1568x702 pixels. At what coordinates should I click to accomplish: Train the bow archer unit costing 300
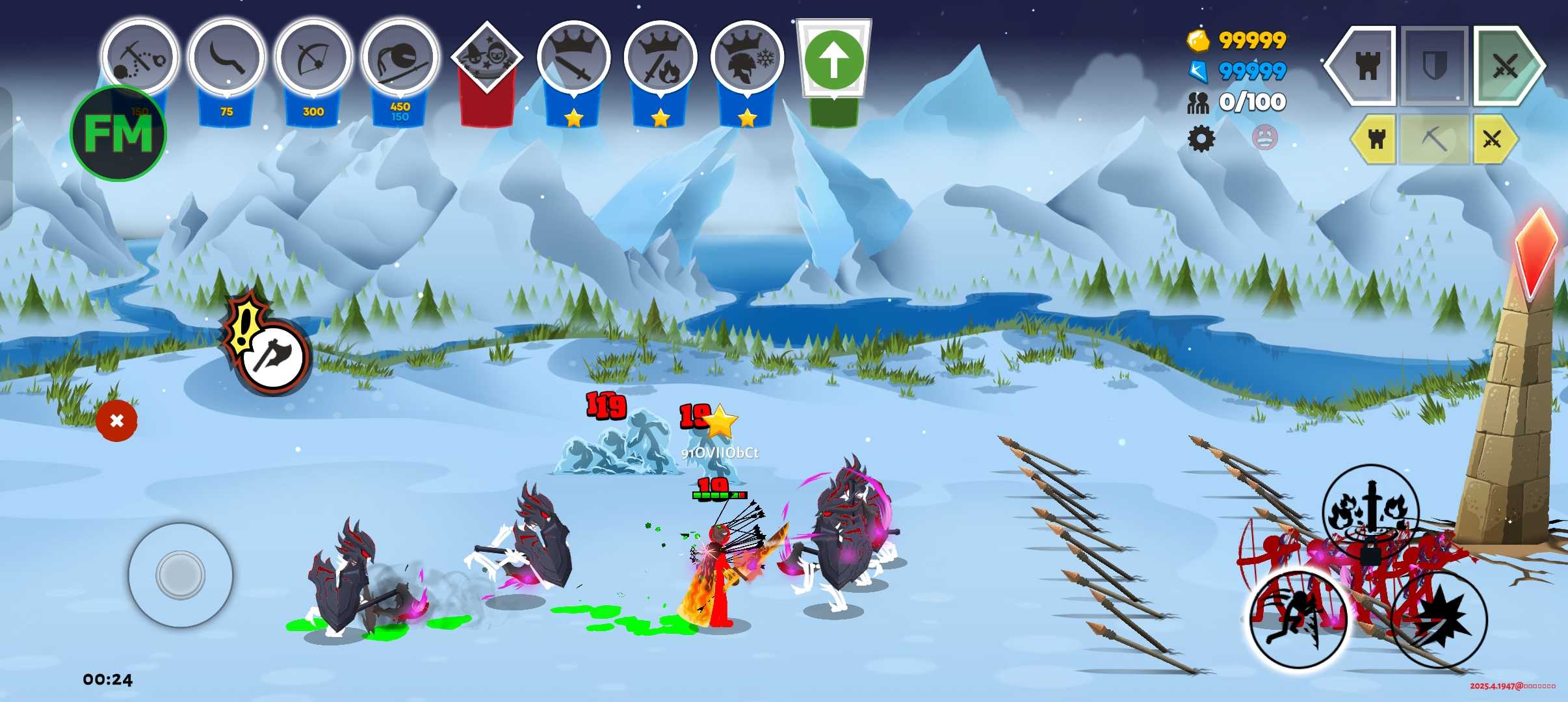tap(313, 57)
